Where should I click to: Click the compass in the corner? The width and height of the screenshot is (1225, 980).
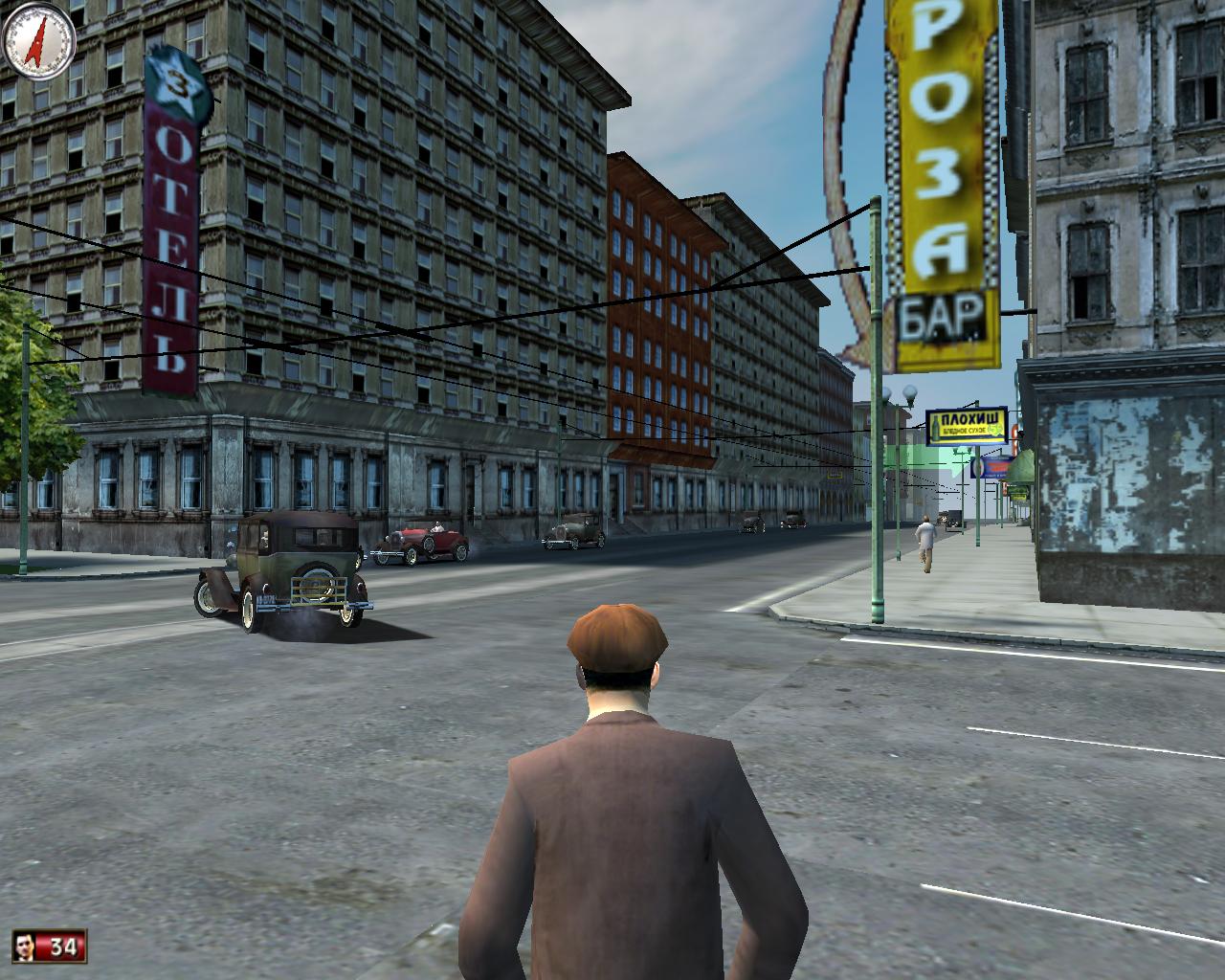(x=39, y=39)
